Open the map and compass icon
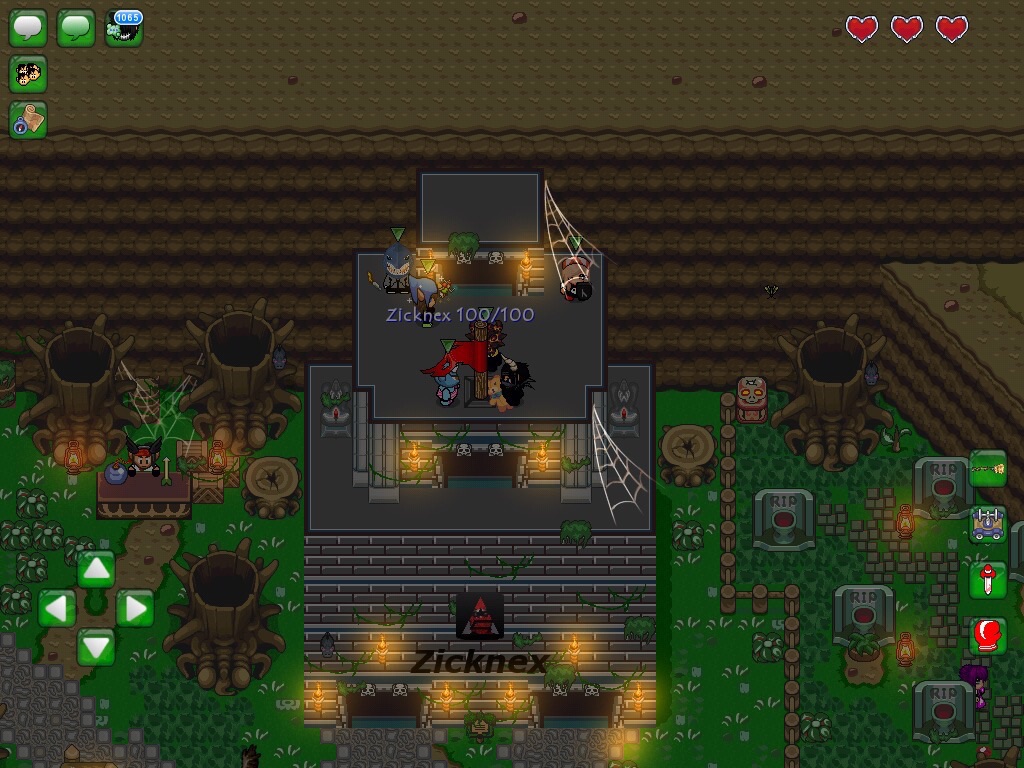 coord(28,119)
